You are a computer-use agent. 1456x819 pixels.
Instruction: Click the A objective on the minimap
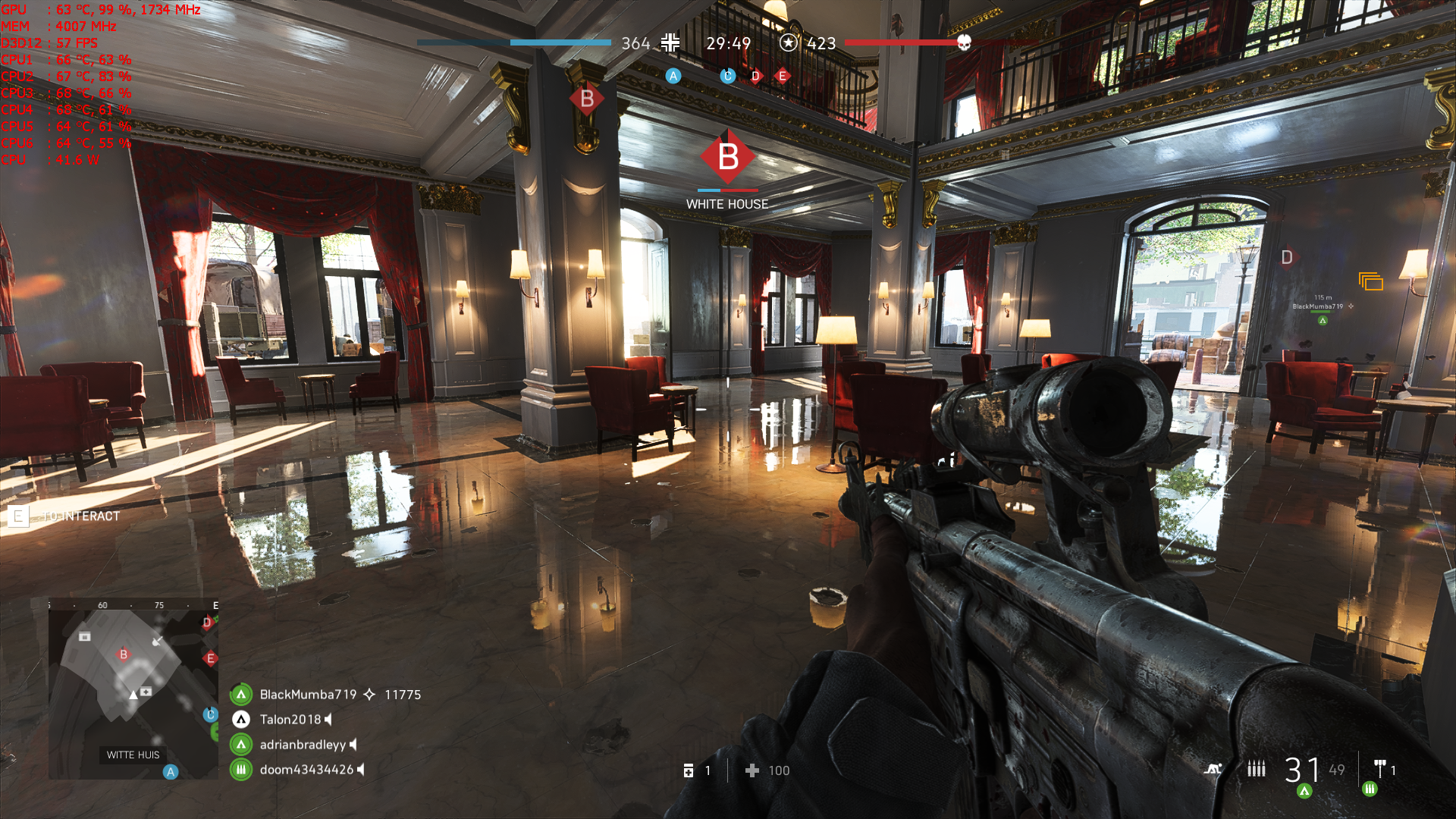(x=171, y=772)
